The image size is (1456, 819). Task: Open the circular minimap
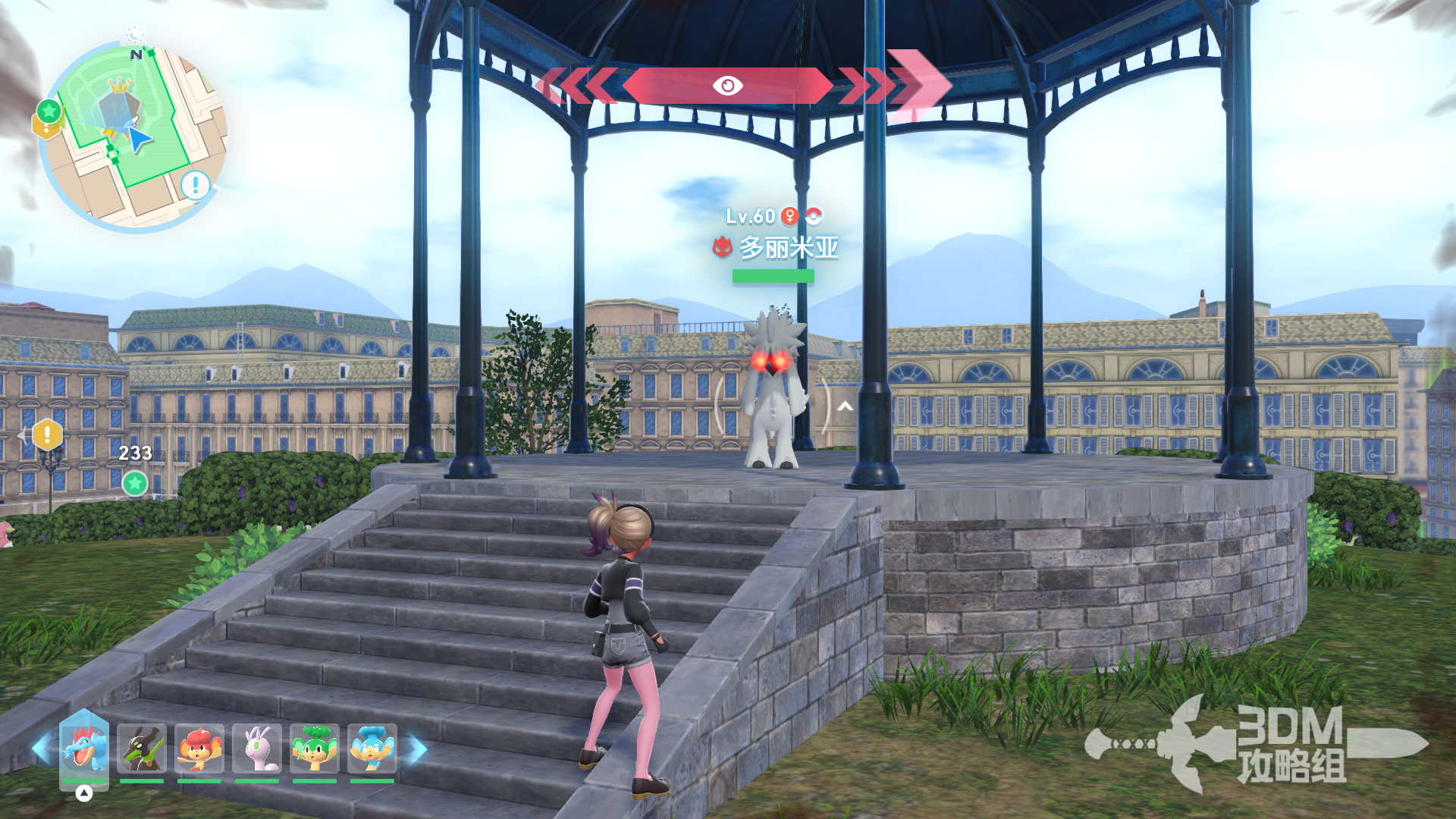134,136
